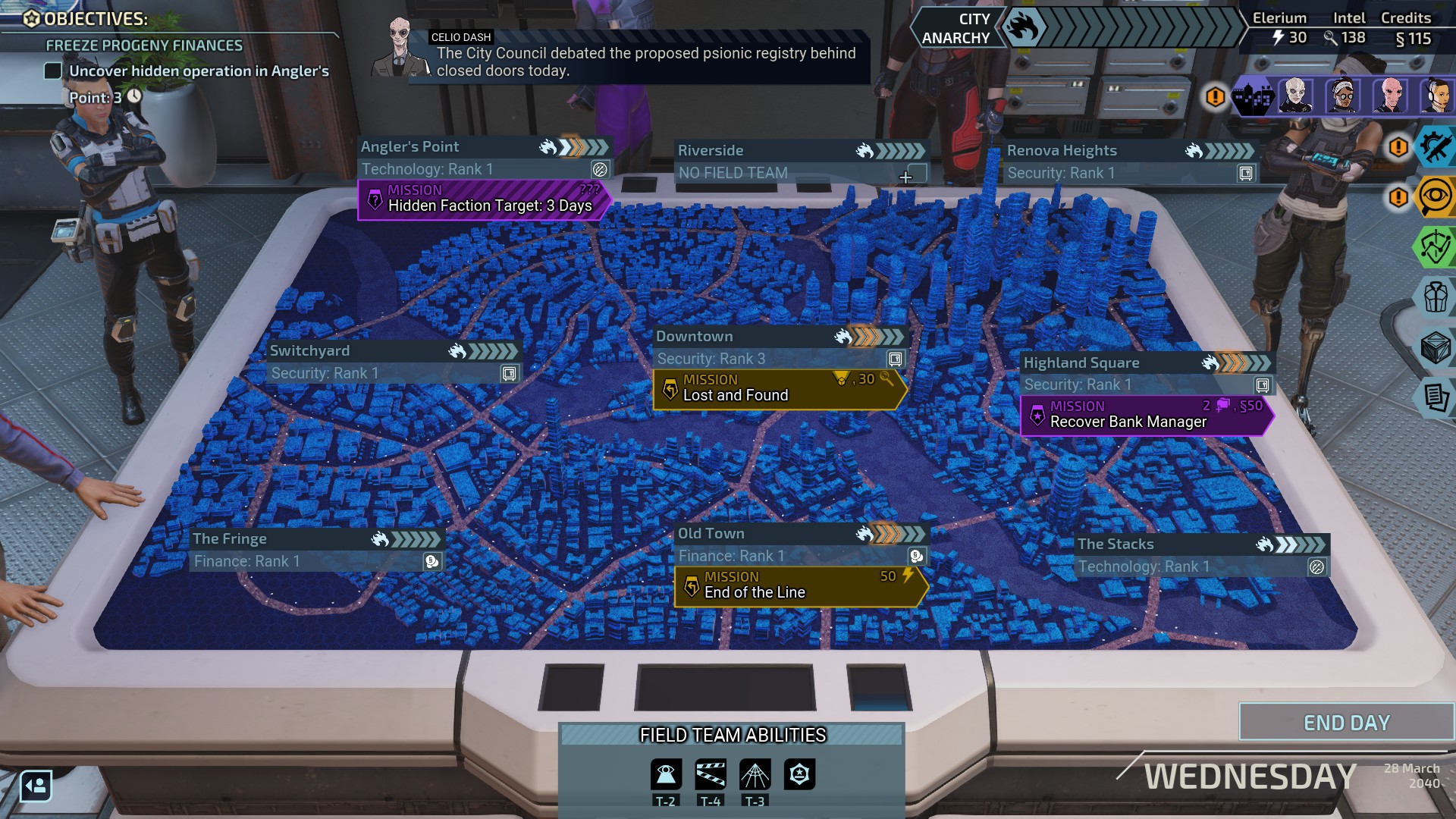Activate the police badge field team ability
This screenshot has width=1456, height=819.
coord(799,774)
